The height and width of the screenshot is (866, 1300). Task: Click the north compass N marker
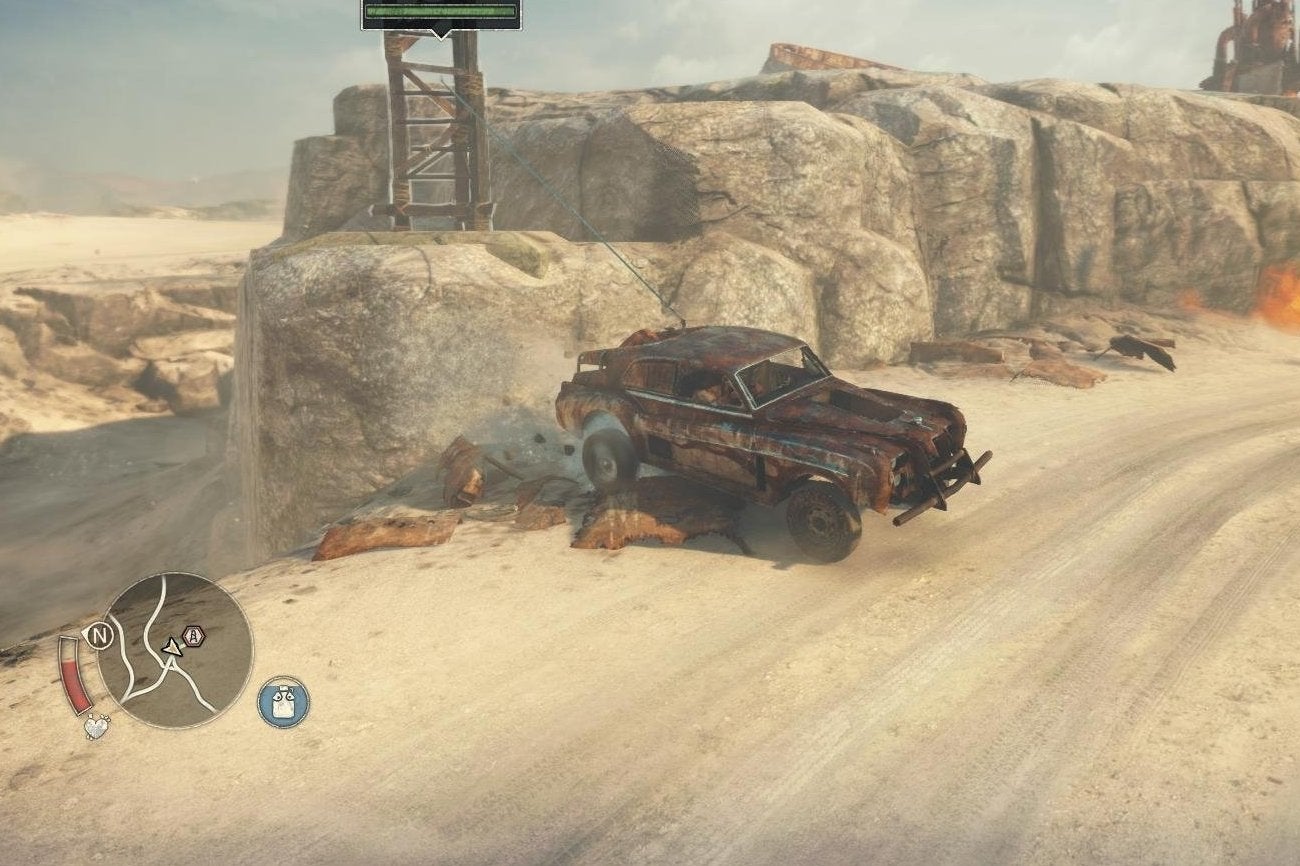coord(98,636)
